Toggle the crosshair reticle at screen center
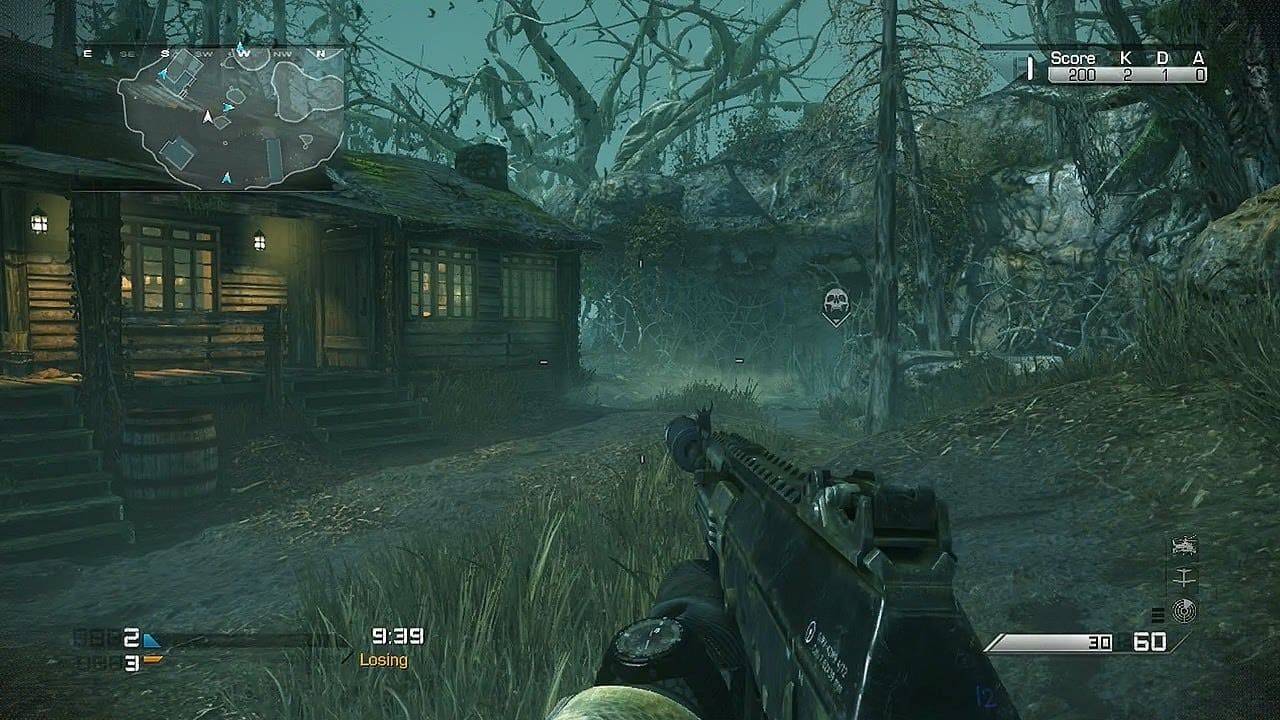Viewport: 1280px width, 720px height. tap(640, 360)
